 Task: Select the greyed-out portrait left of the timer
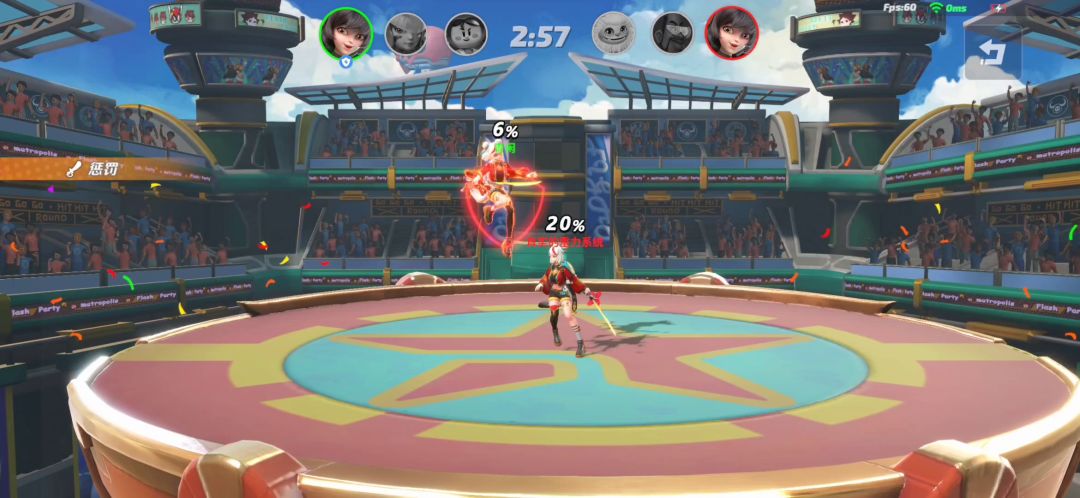465,33
